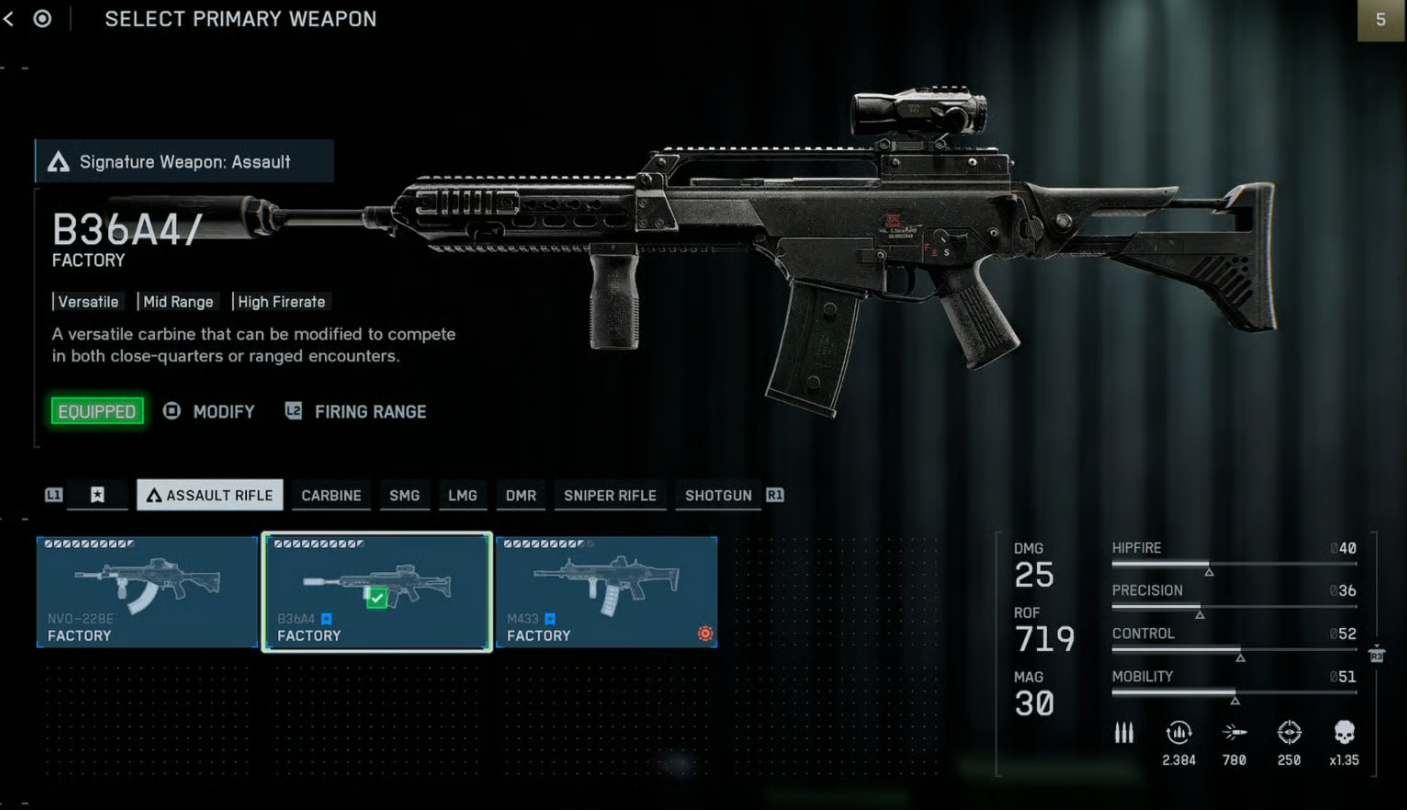
Task: Switch to the Assault Rifle tab
Action: tap(210, 495)
